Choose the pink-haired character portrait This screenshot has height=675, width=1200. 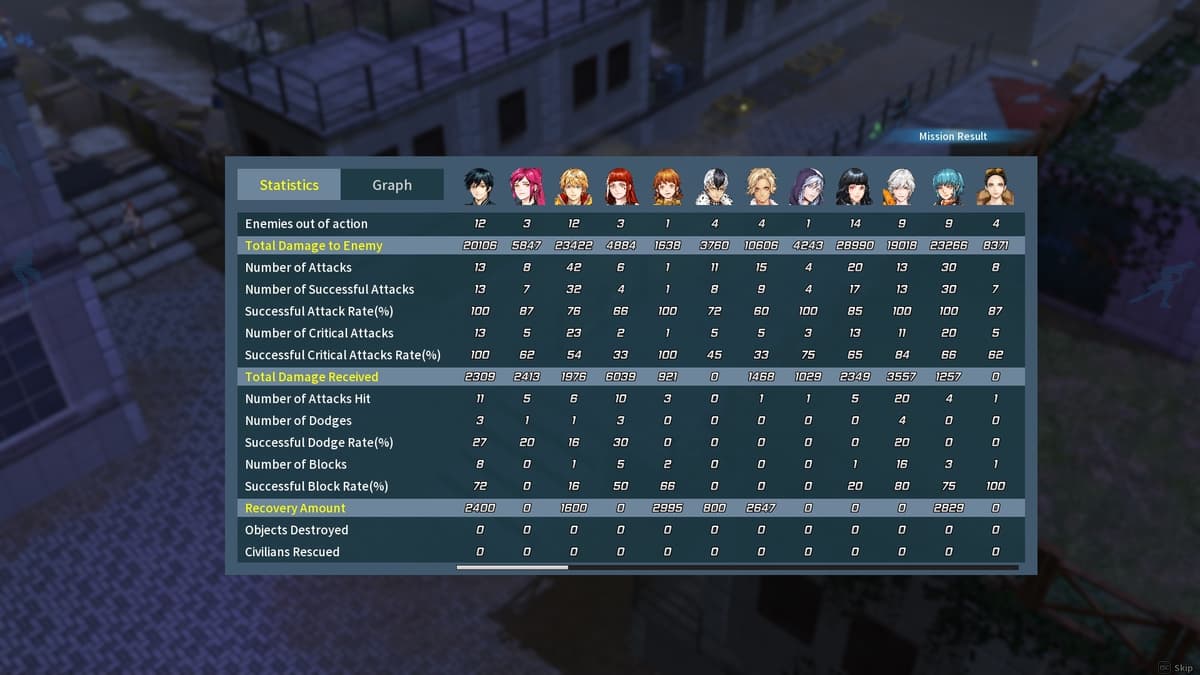point(527,187)
